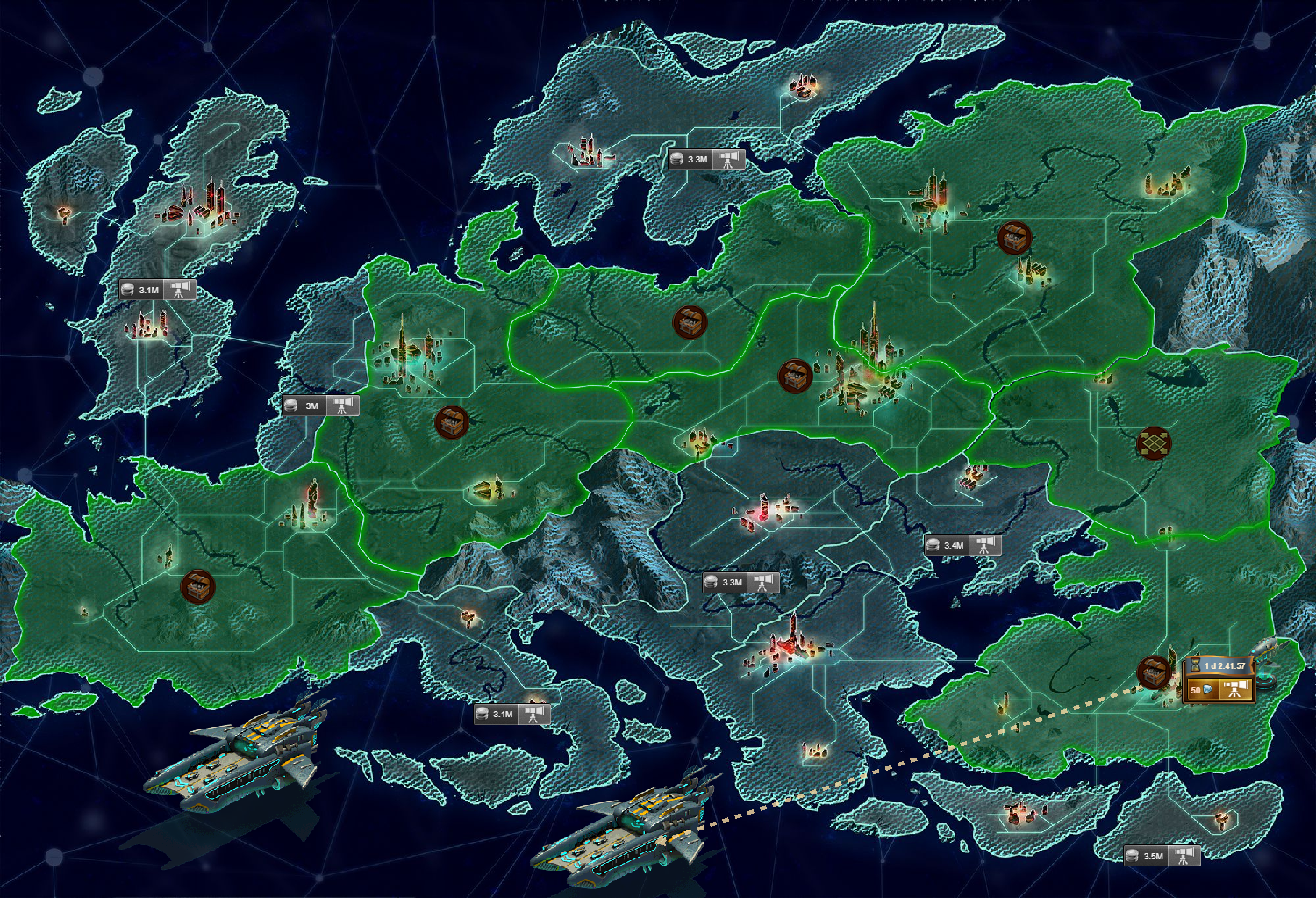Click the chest icon in the western green region
The width and height of the screenshot is (1316, 898).
click(x=453, y=424)
